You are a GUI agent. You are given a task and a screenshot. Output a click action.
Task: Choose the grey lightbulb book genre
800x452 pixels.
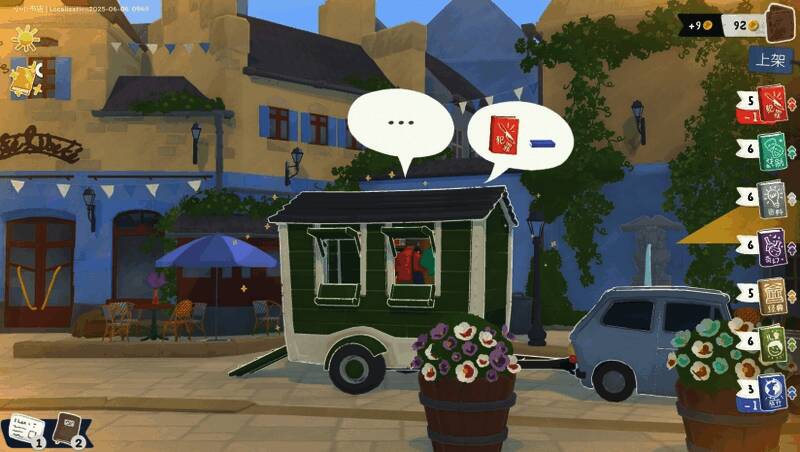(771, 198)
